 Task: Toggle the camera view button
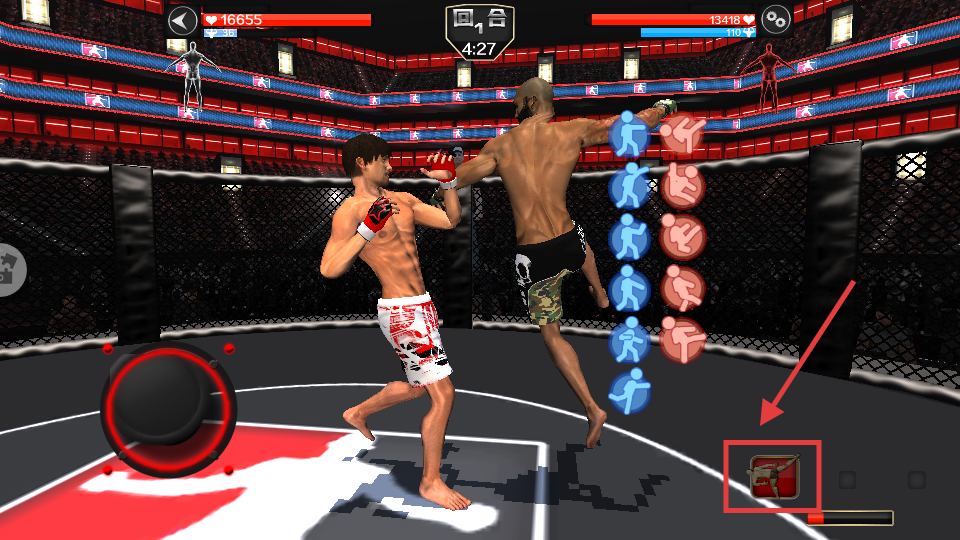(x=10, y=268)
